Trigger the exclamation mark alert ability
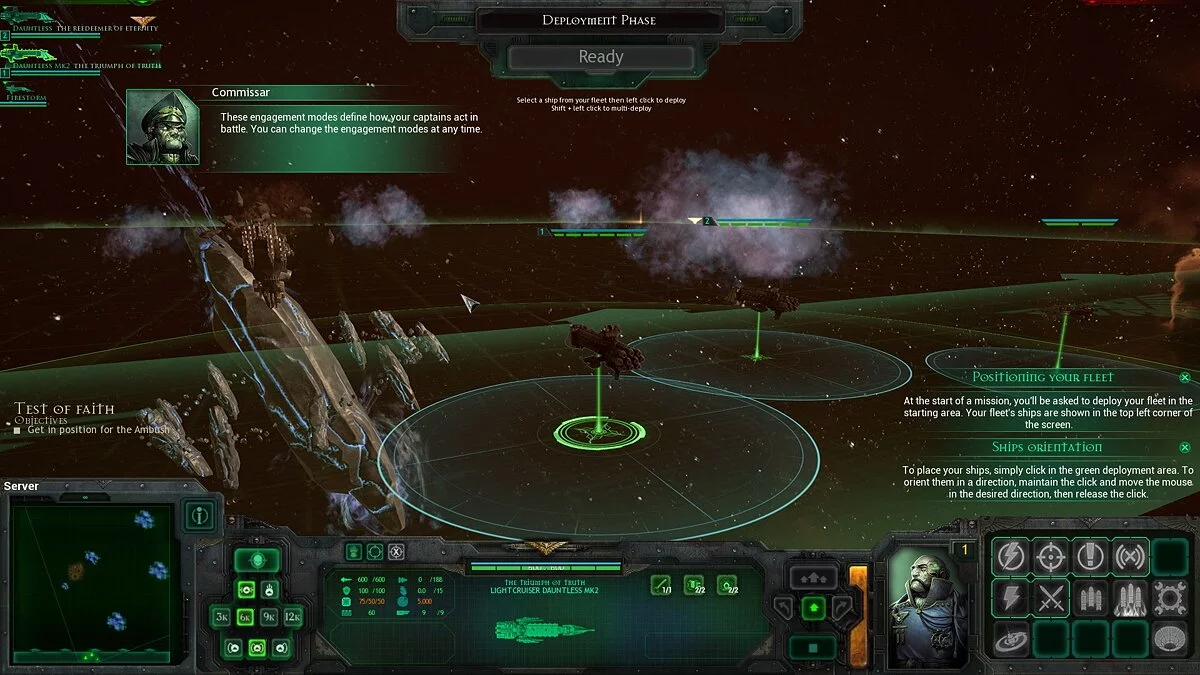The image size is (1200, 675). pyautogui.click(x=1089, y=557)
